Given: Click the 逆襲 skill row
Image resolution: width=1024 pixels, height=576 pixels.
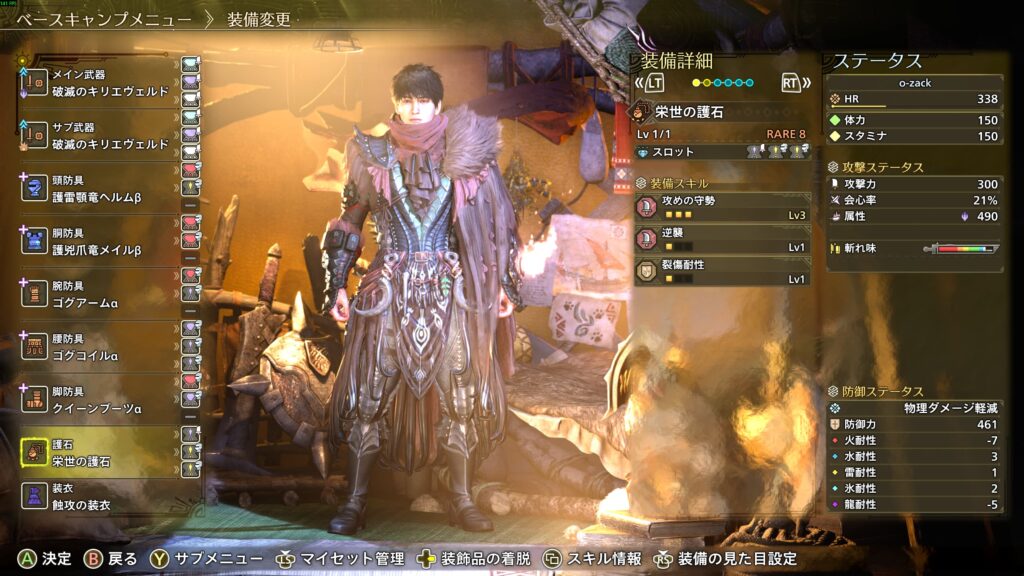Looking at the screenshot, I should point(723,239).
